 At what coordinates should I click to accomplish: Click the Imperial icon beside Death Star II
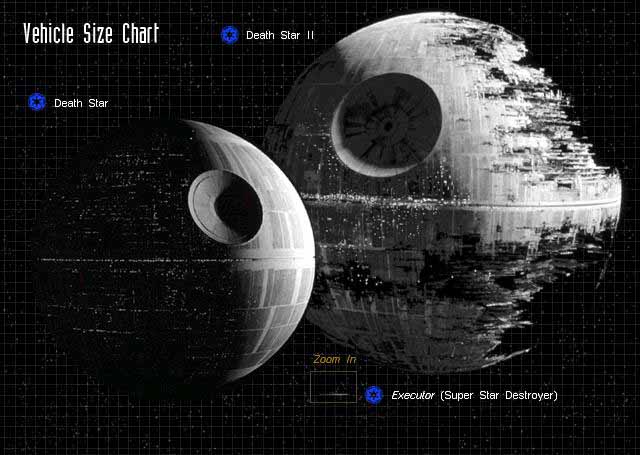[x=230, y=35]
